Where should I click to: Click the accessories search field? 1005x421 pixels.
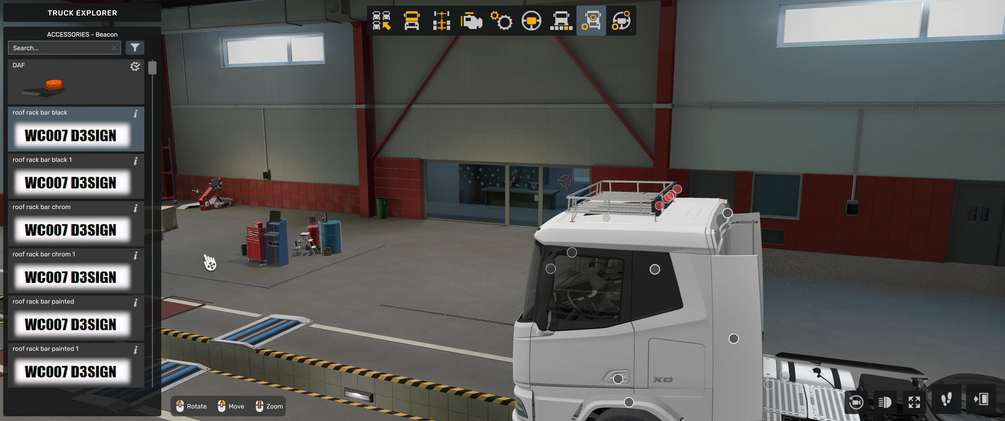pos(60,47)
